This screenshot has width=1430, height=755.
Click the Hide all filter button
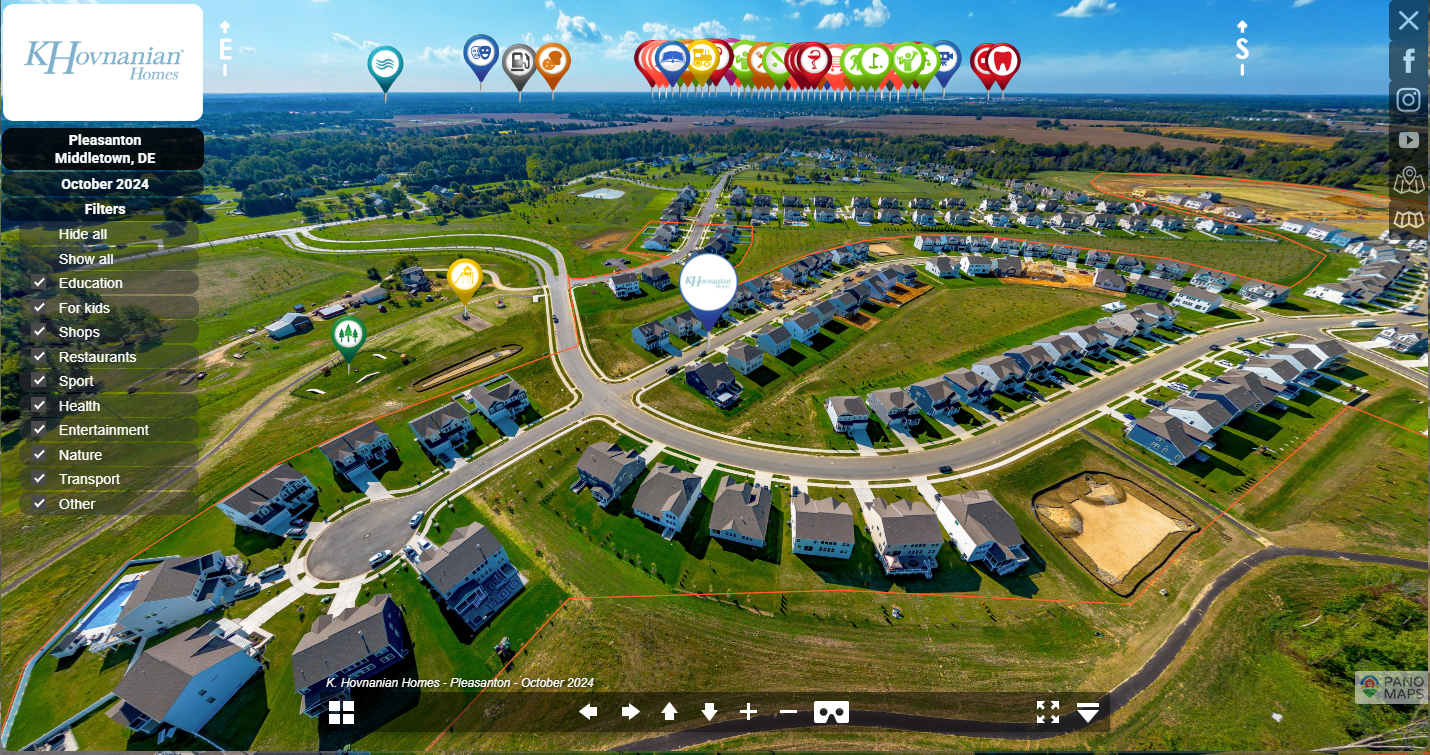[x=83, y=234]
